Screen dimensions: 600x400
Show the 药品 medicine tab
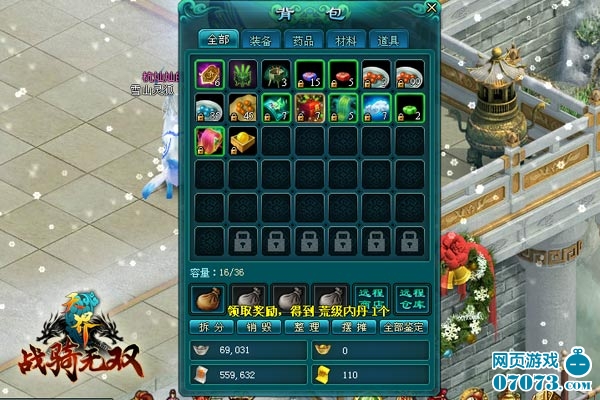304,41
